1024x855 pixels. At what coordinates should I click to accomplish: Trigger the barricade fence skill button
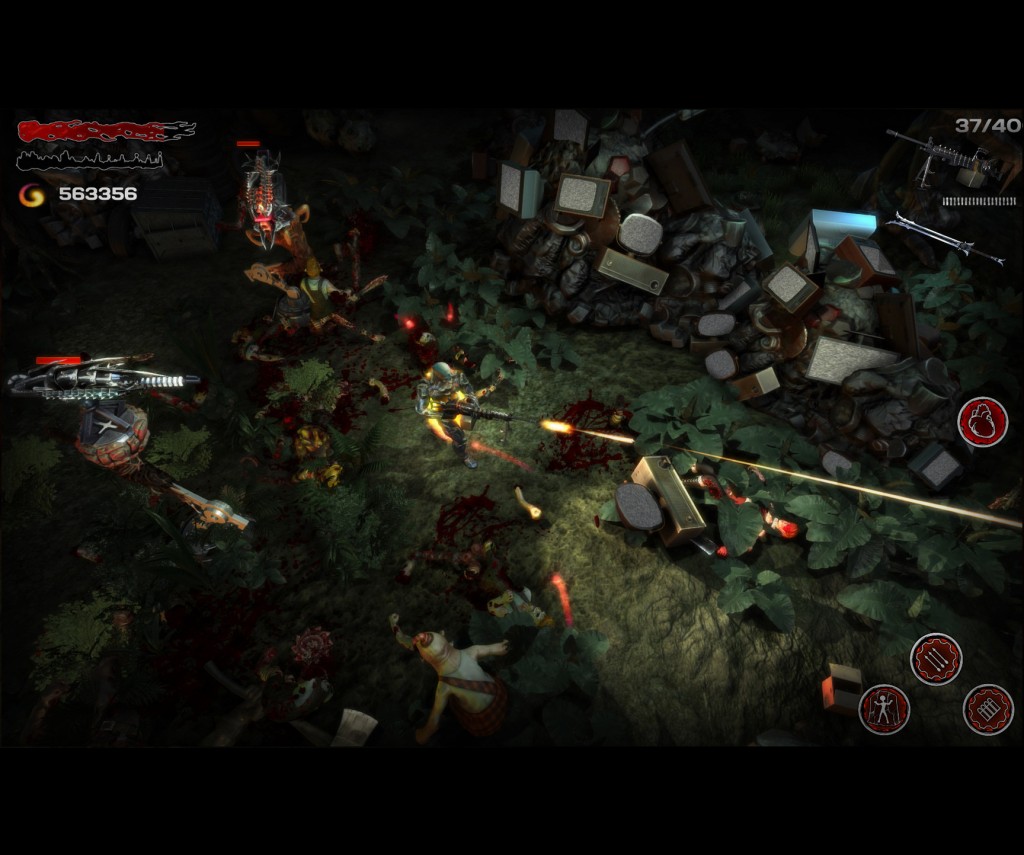[x=988, y=709]
